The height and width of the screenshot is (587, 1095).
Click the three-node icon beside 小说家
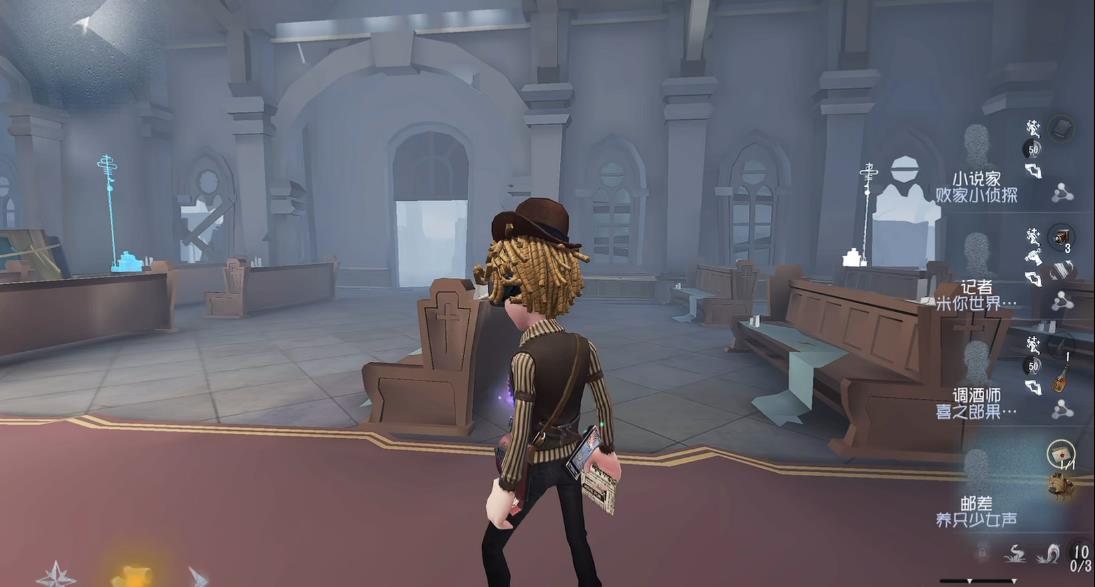tap(1062, 193)
